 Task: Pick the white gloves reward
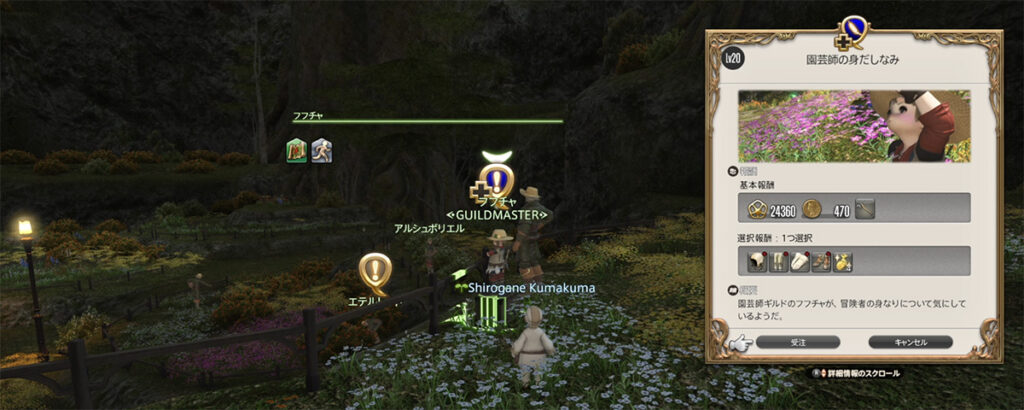pos(801,261)
